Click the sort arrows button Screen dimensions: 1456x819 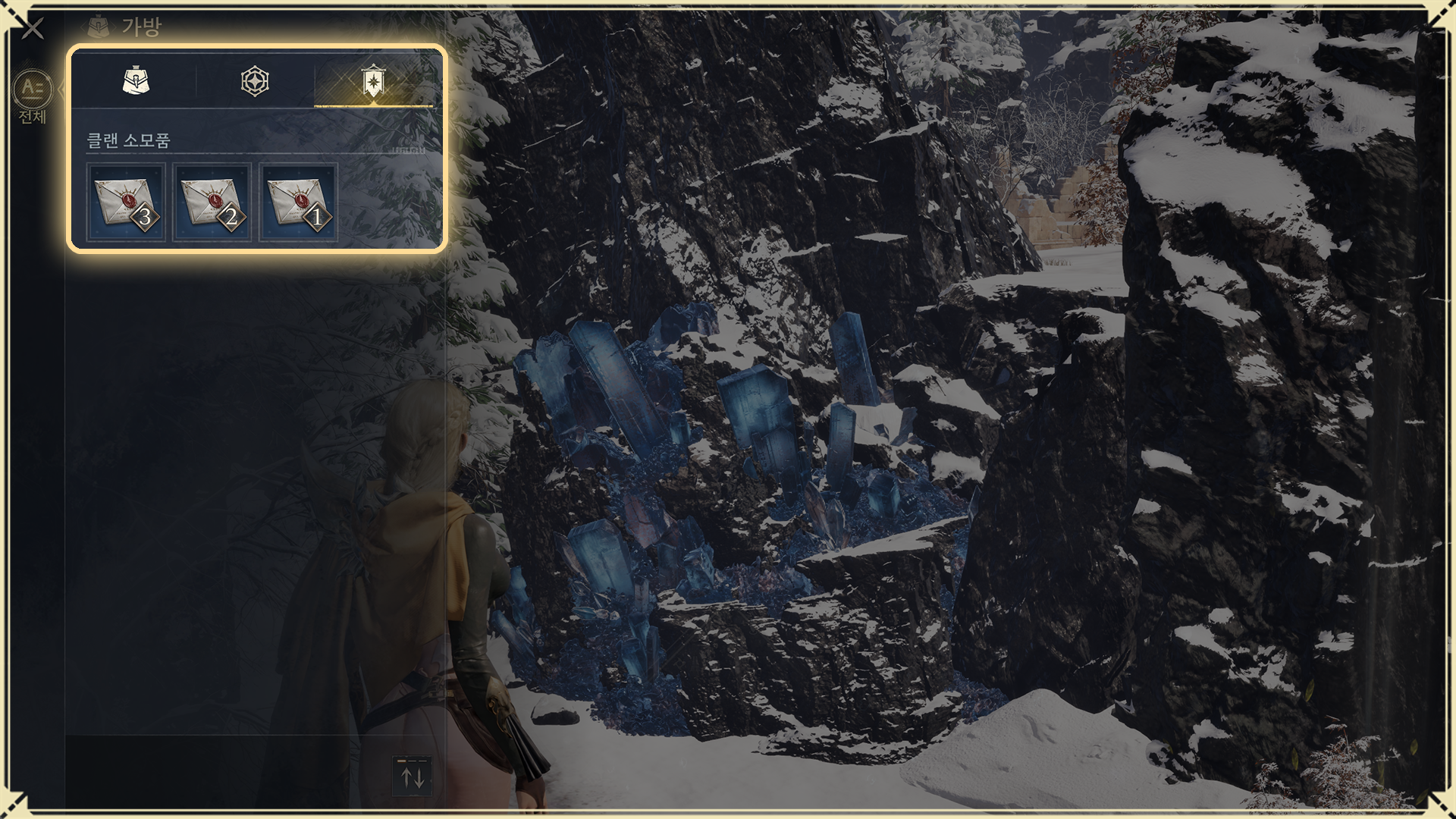click(412, 777)
